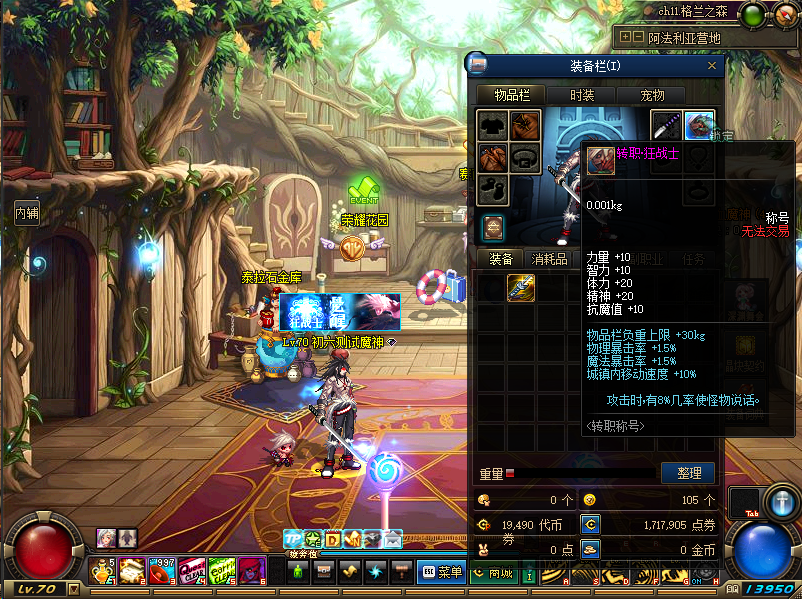802x599 pixels.
Task: Click the 金币 gold coins icon button
Action: [590, 549]
